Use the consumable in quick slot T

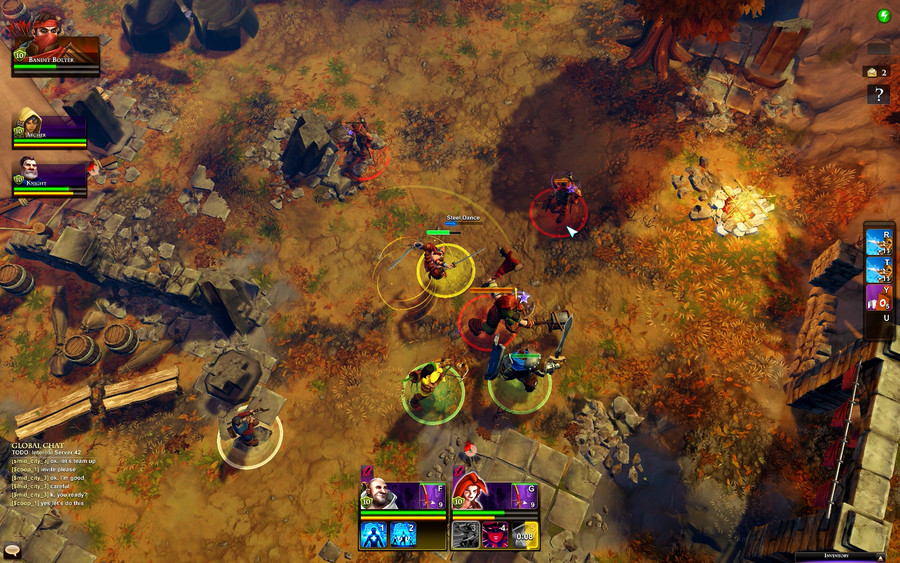879,268
